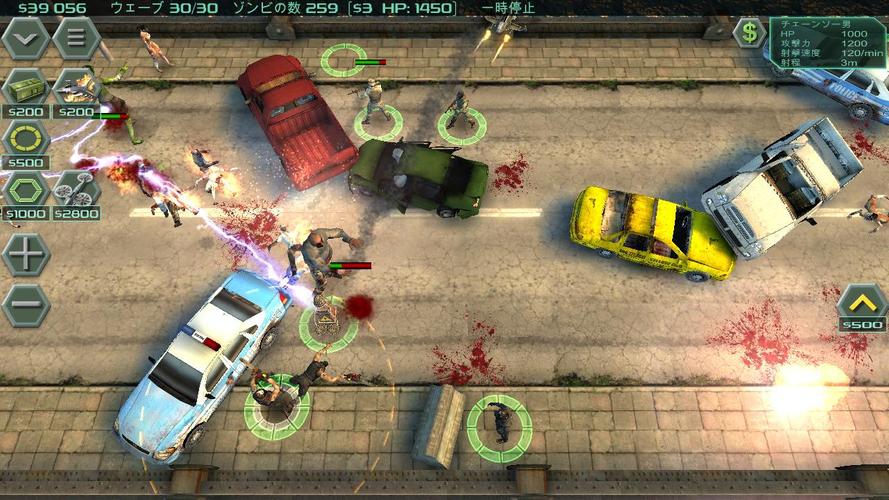
Task: Pause the game via 一時停止
Action: click(508, 8)
